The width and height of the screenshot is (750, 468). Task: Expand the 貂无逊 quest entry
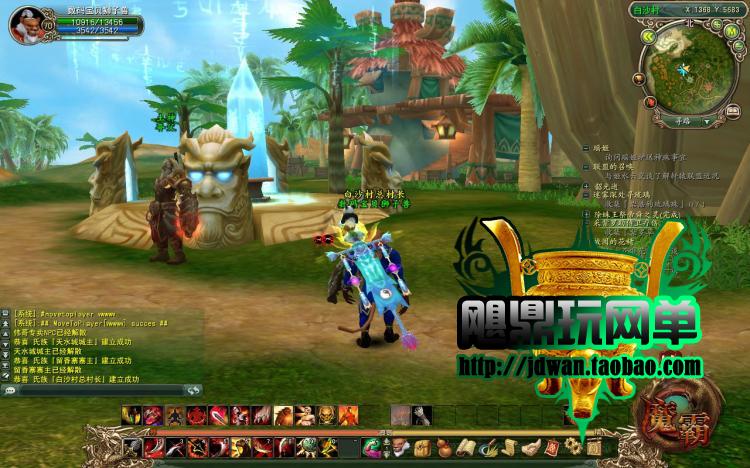point(587,185)
